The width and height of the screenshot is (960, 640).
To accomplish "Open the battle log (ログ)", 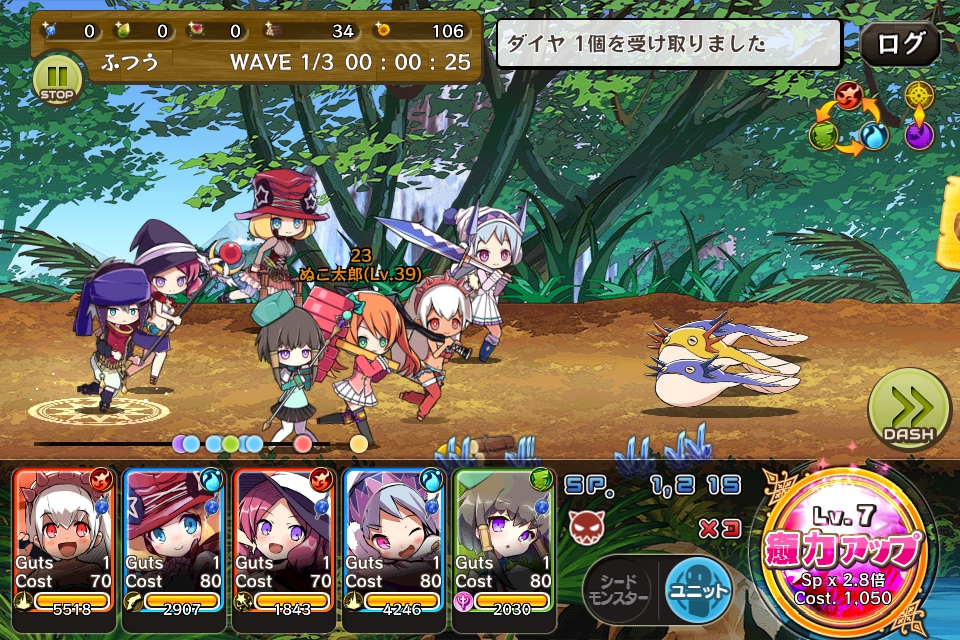I will 900,44.
